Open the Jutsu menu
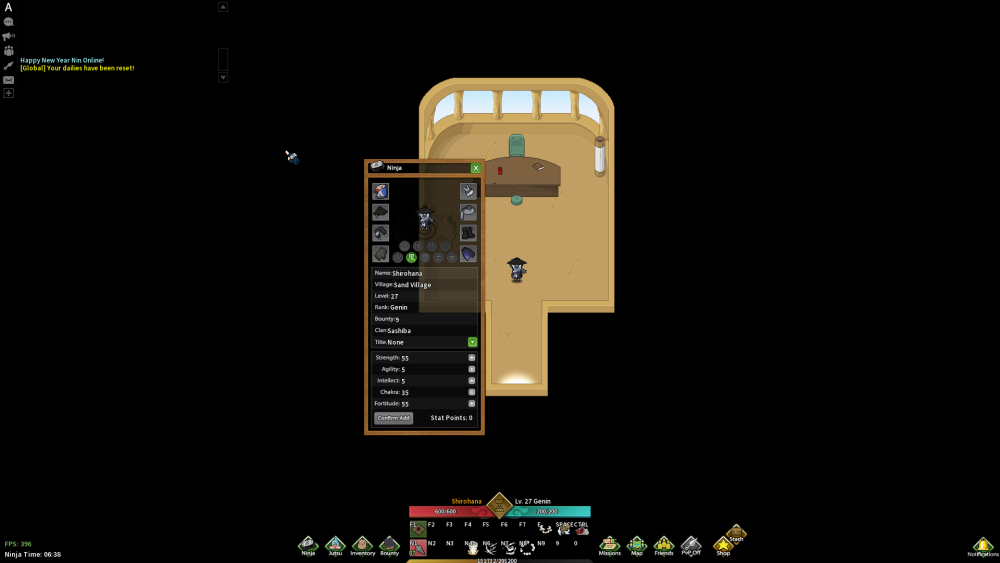 (335, 545)
